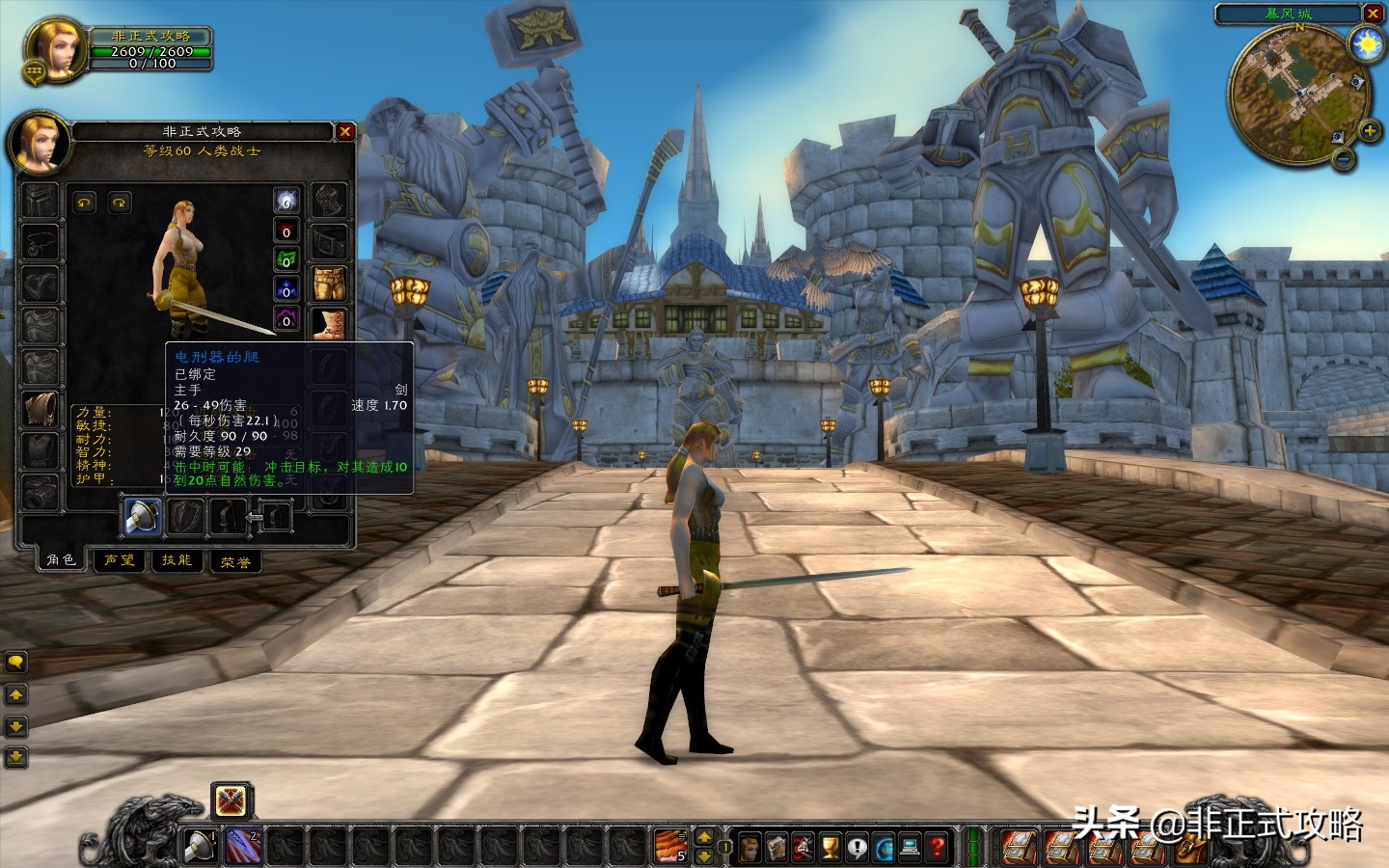Click the equipped boots slot
The height and width of the screenshot is (868, 1389).
pos(330,324)
